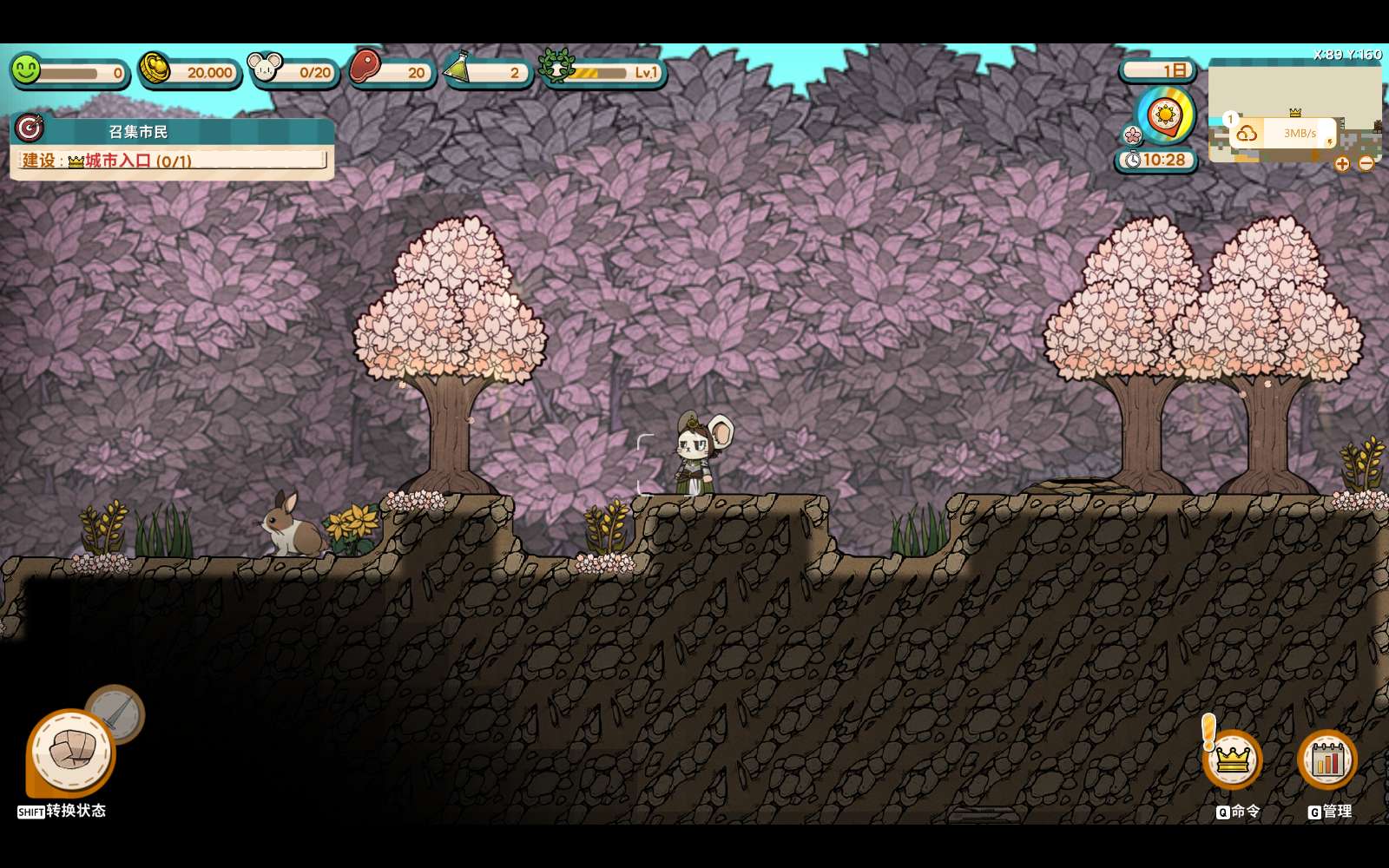Click the meat food resource icon

pos(365,67)
